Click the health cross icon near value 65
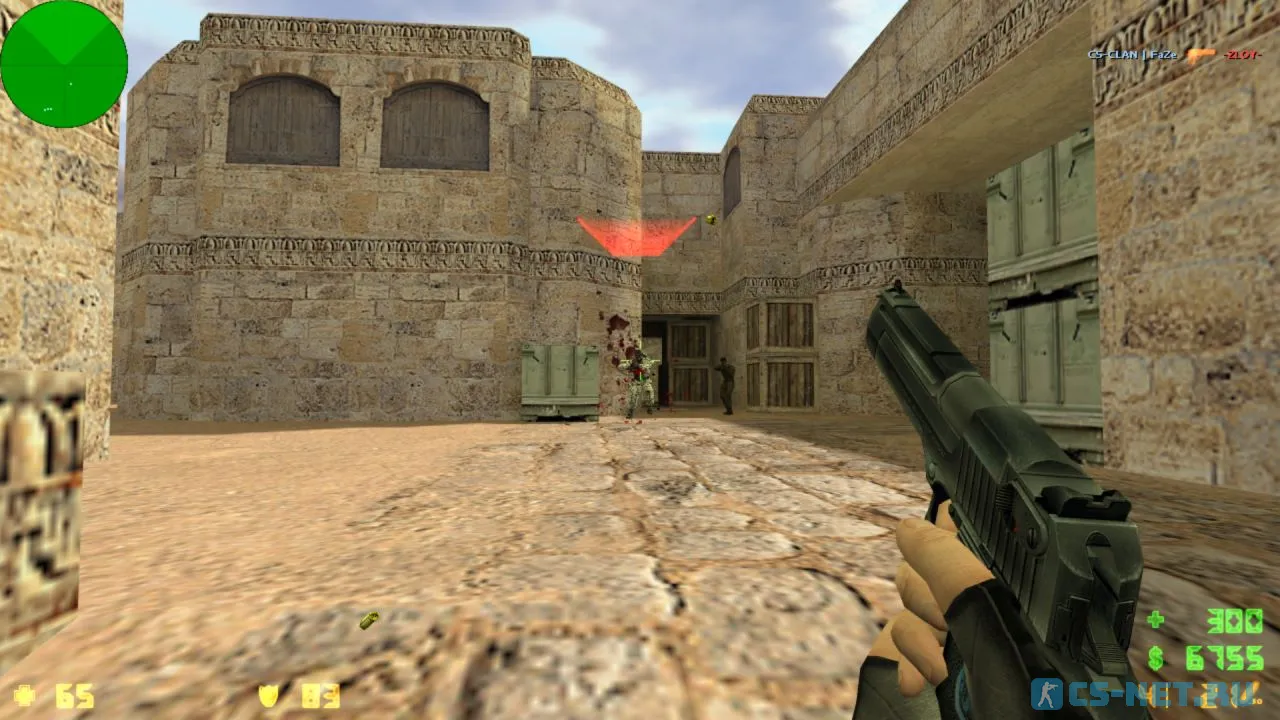The image size is (1280, 720). click(x=23, y=696)
